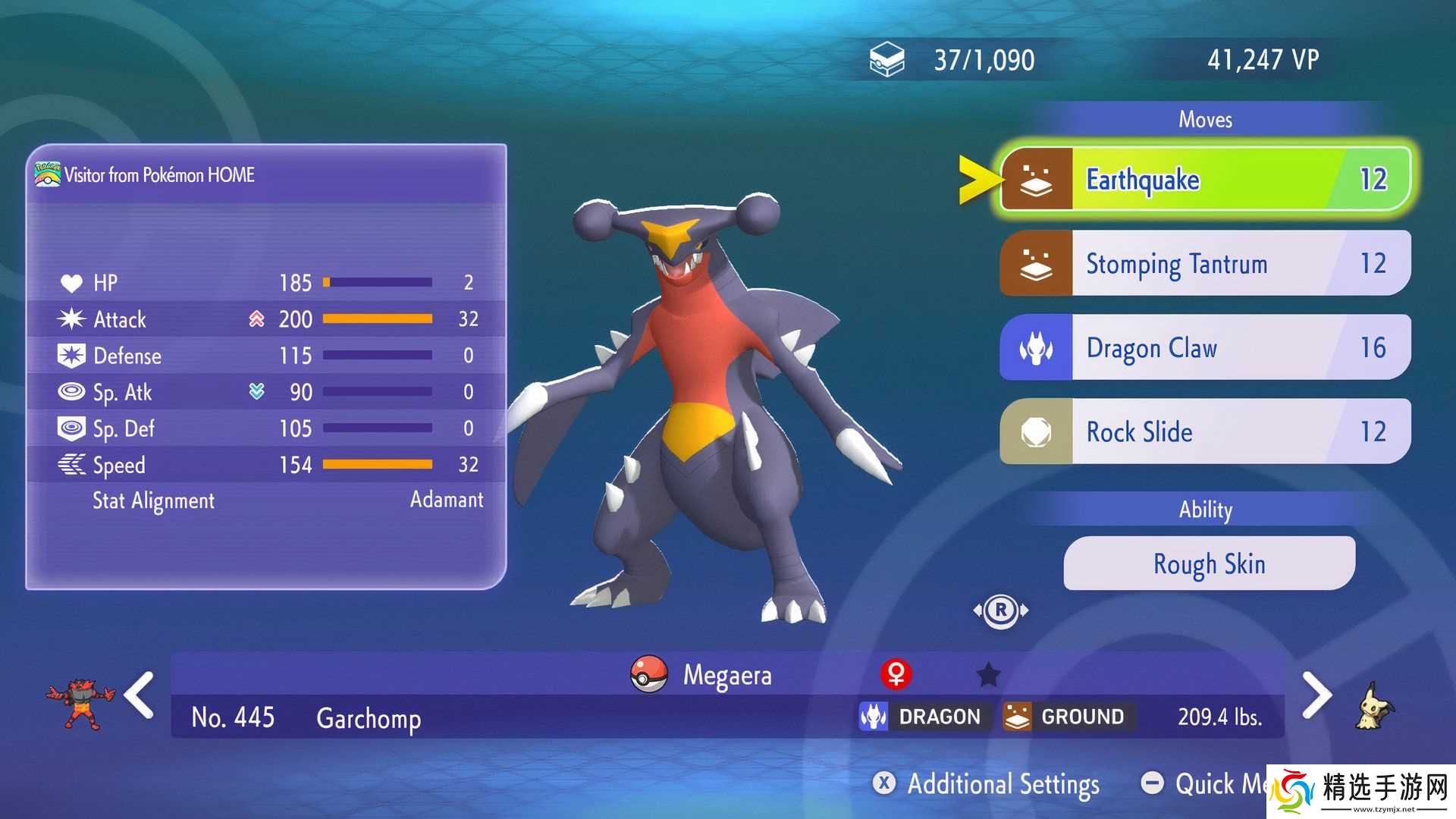Screen dimensions: 1456x819
Task: Select the Dragon Claw move
Action: pos(1205,347)
